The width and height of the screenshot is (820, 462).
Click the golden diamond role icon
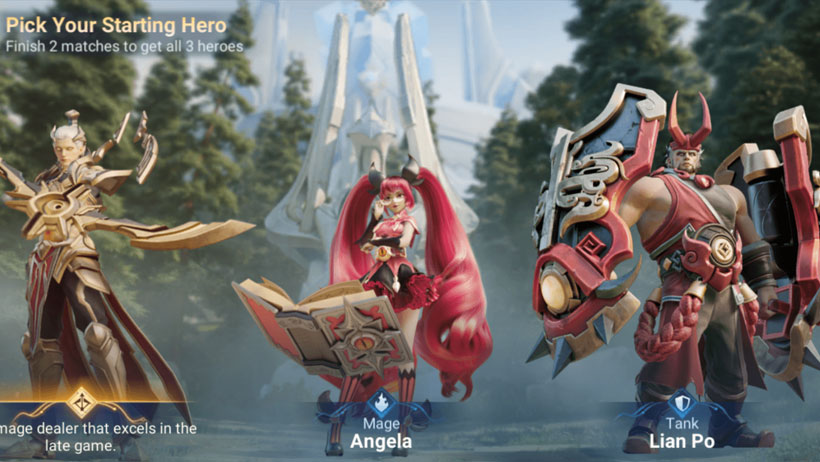click(x=81, y=400)
